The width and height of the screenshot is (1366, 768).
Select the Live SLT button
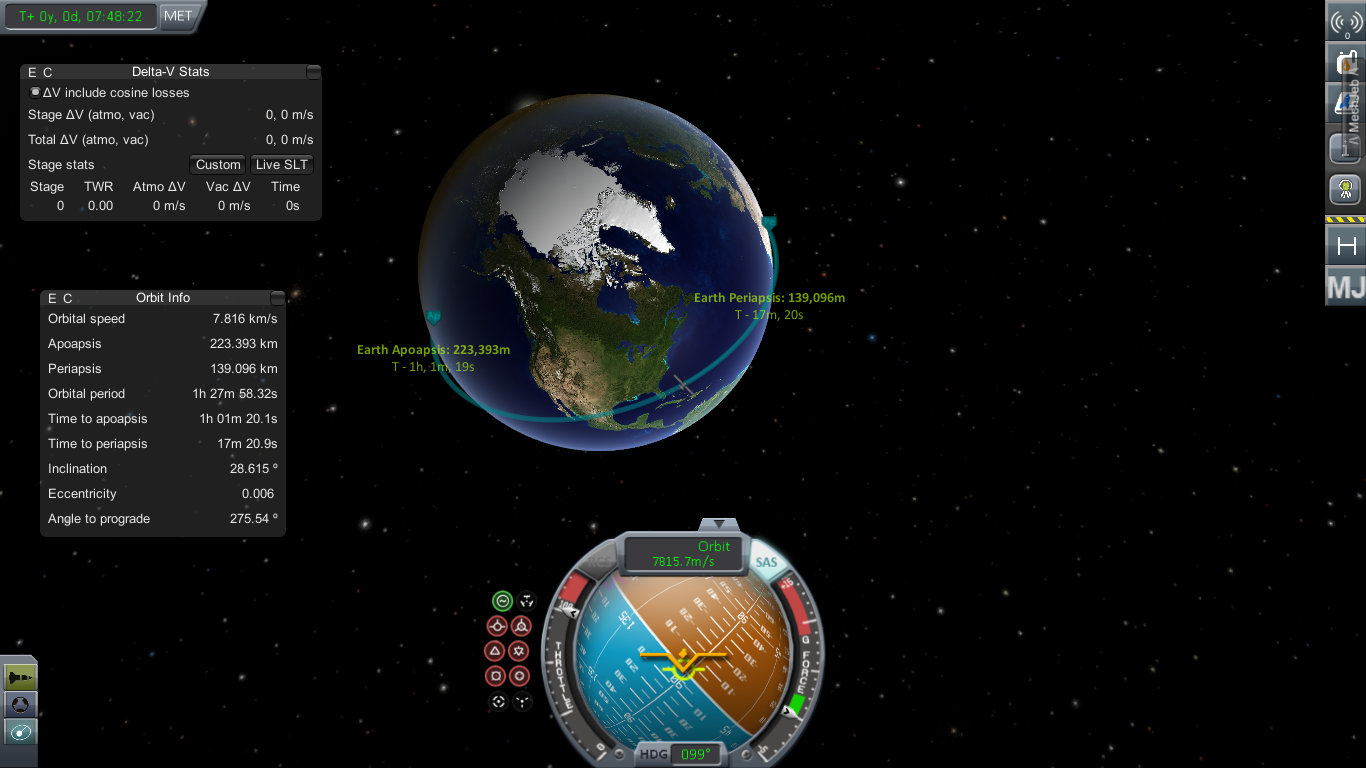pyautogui.click(x=282, y=165)
